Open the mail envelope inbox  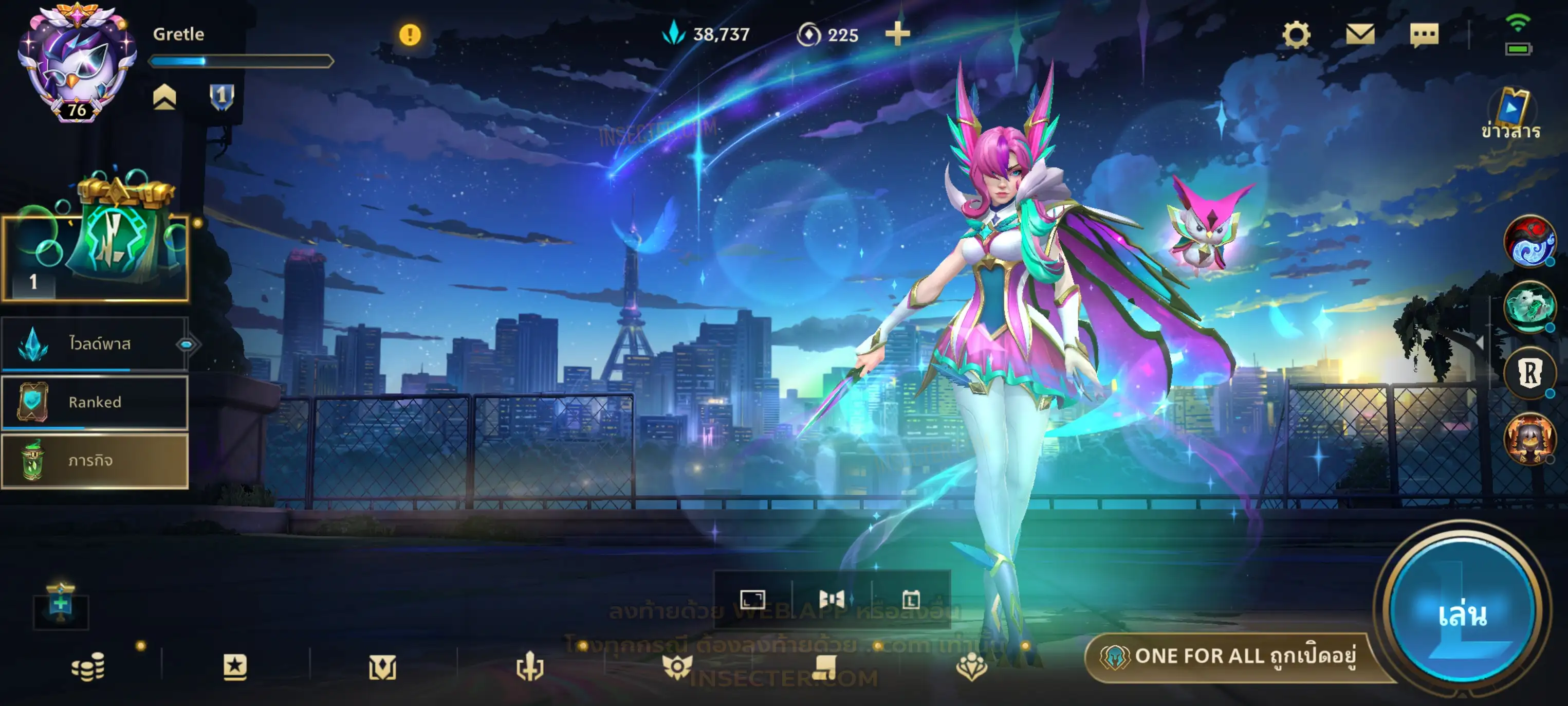click(1360, 35)
